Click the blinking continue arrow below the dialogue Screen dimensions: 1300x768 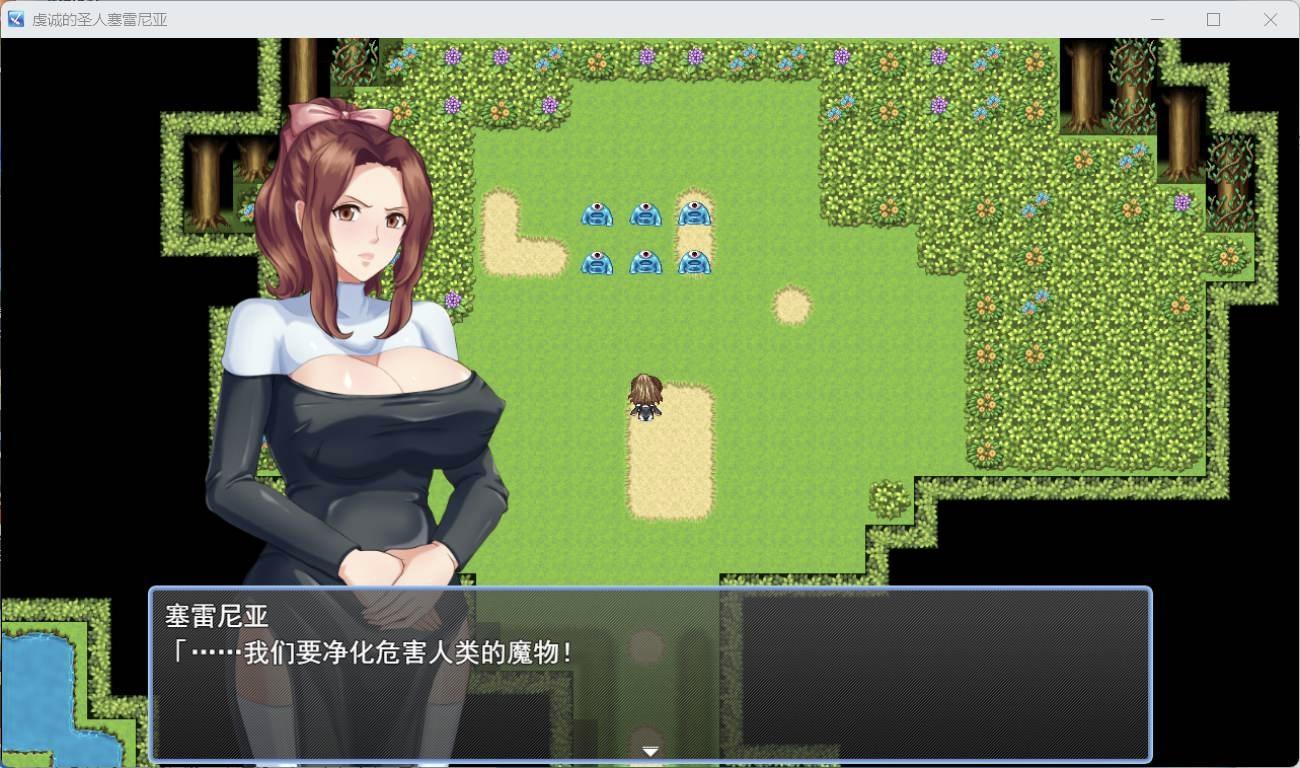tap(650, 750)
